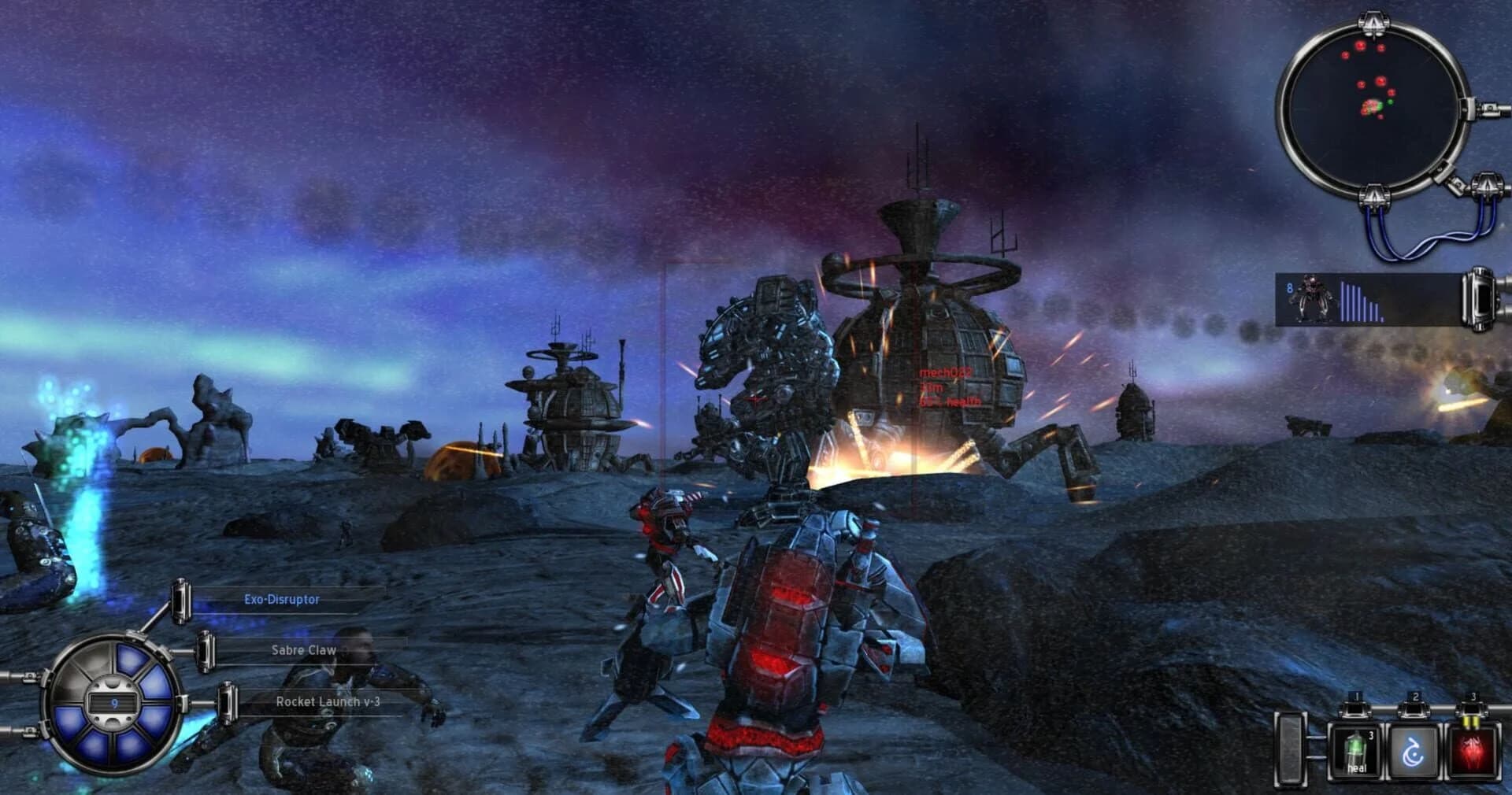The width and height of the screenshot is (1512, 795).
Task: Click the ammo counter showing 9 at wheel center
Action: (x=114, y=702)
